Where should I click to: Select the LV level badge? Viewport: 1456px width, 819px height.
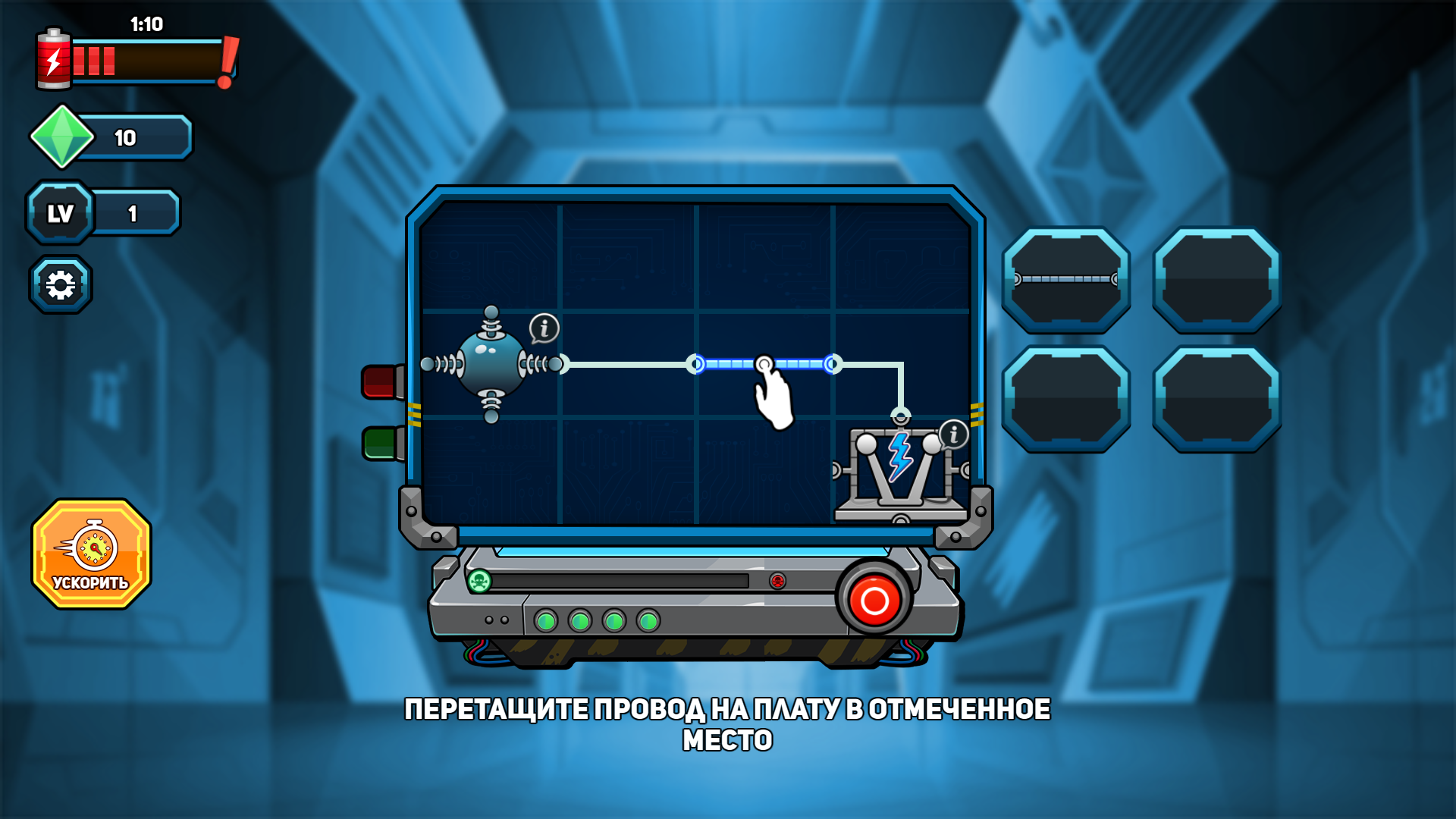61,212
